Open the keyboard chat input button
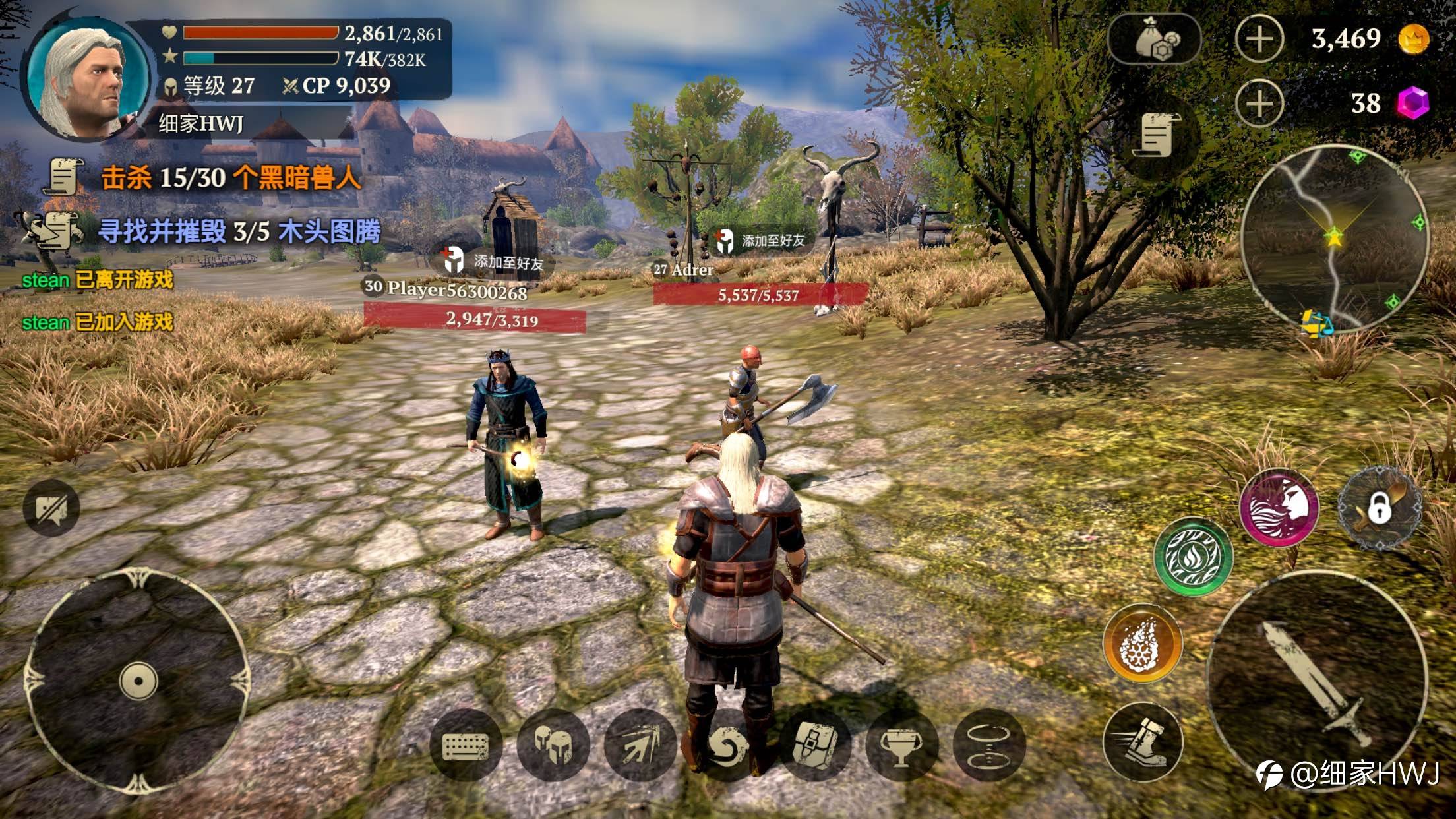Screen dimensions: 1456x819 466,746
